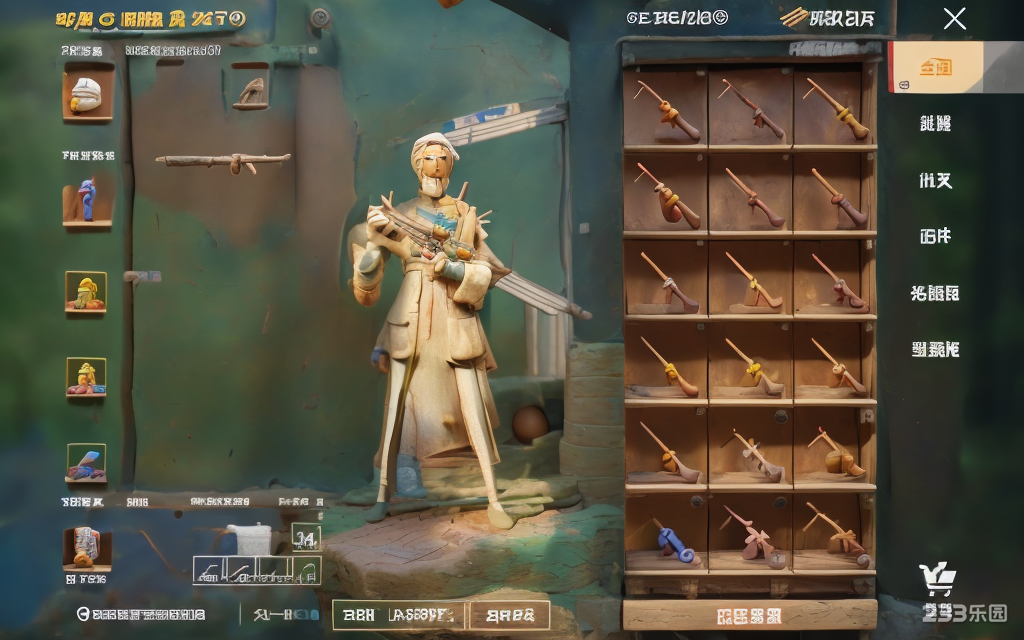The width and height of the screenshot is (1024, 640).
Task: Open the shopping cart icon
Action: point(937,579)
